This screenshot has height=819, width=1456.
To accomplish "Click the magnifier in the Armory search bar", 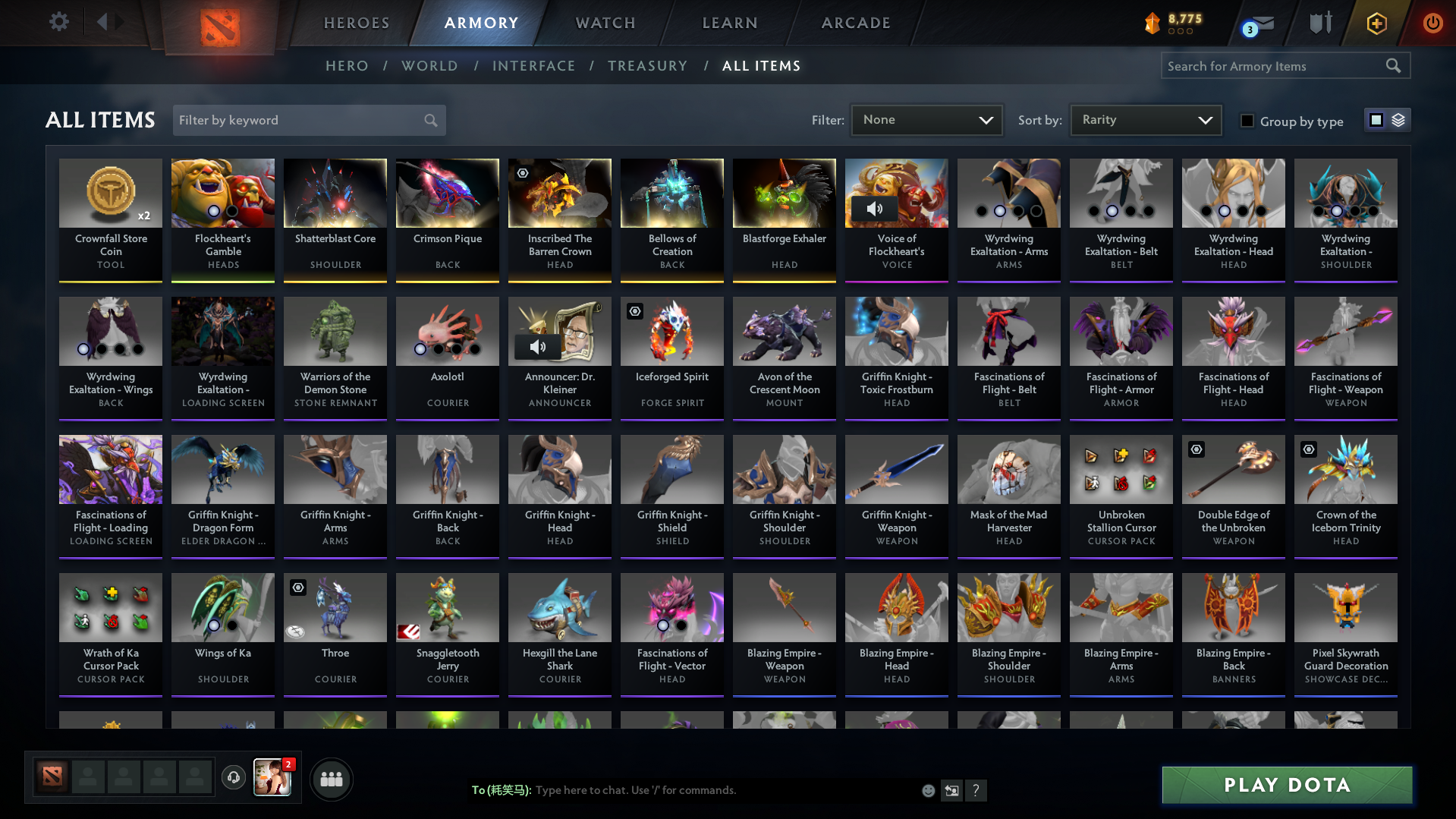I will [x=1393, y=65].
